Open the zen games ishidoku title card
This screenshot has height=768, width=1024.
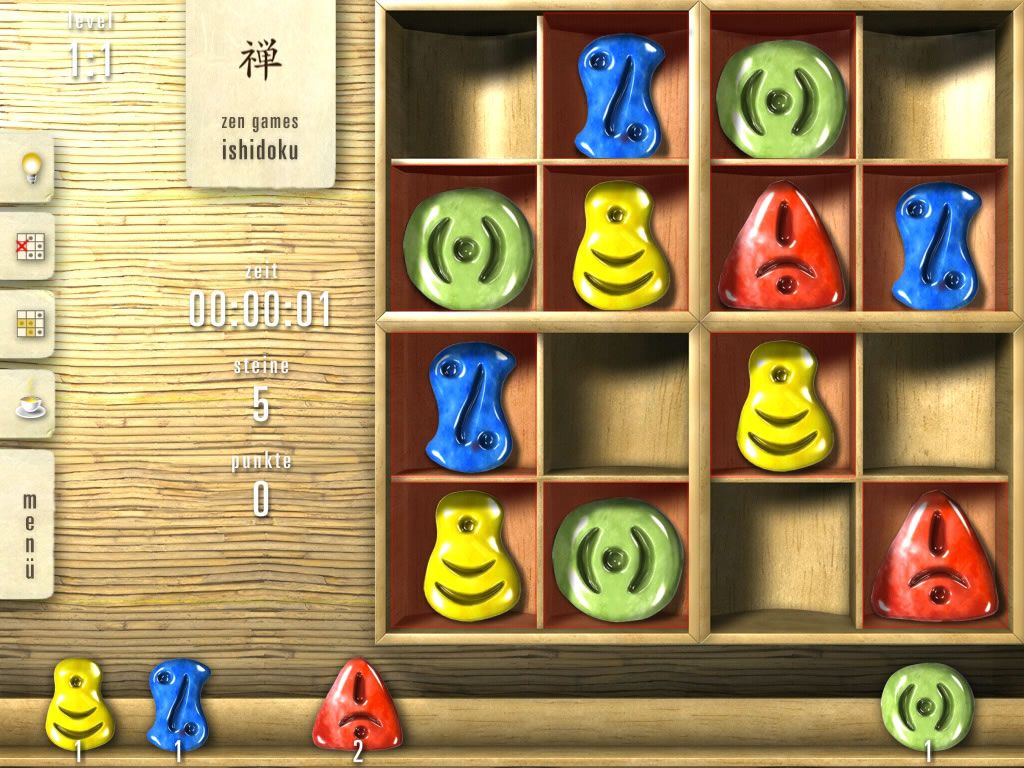[260, 94]
